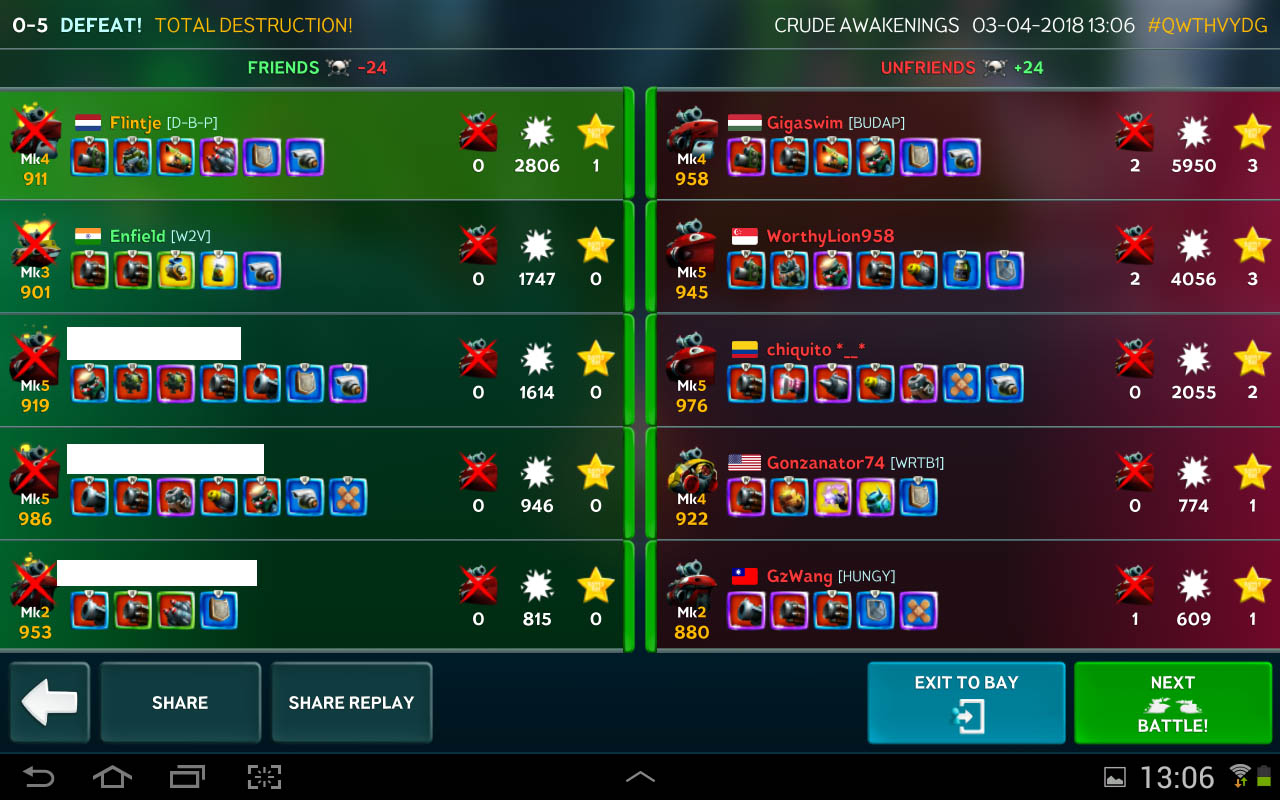Click the Share button
Image resolution: width=1280 pixels, height=800 pixels.
point(180,702)
